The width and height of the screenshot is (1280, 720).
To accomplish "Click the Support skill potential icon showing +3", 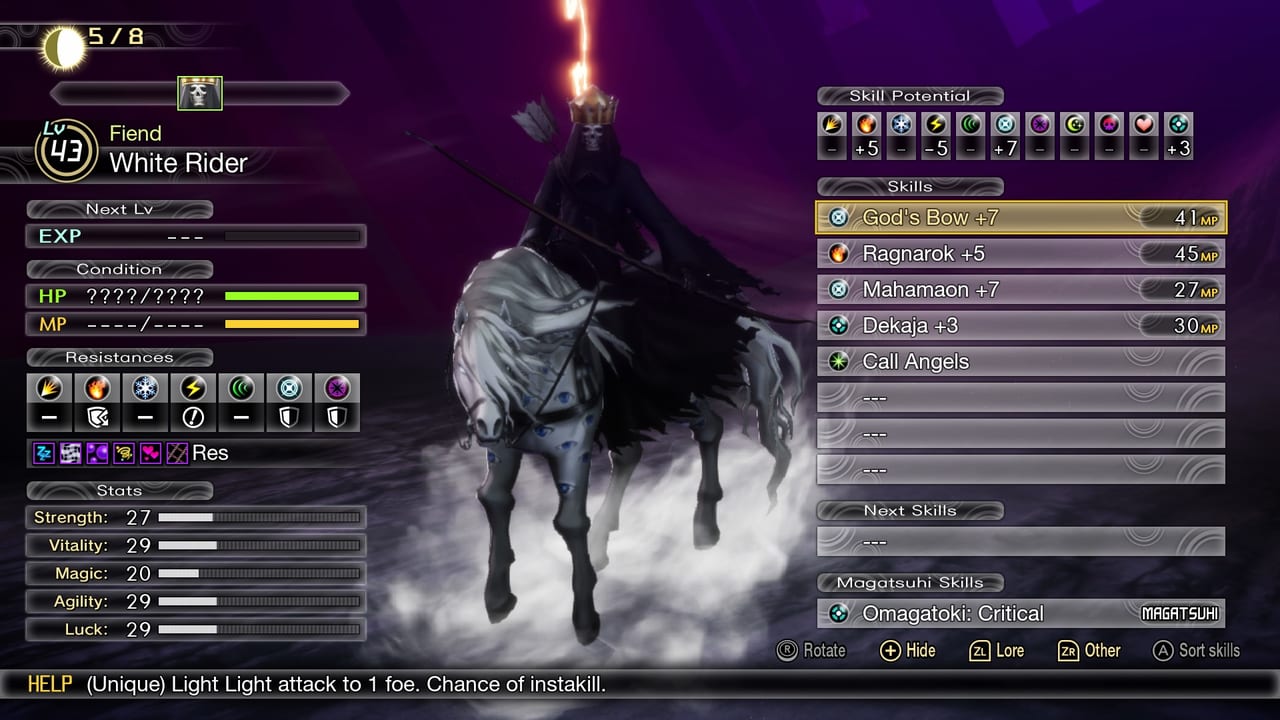I will click(1178, 129).
